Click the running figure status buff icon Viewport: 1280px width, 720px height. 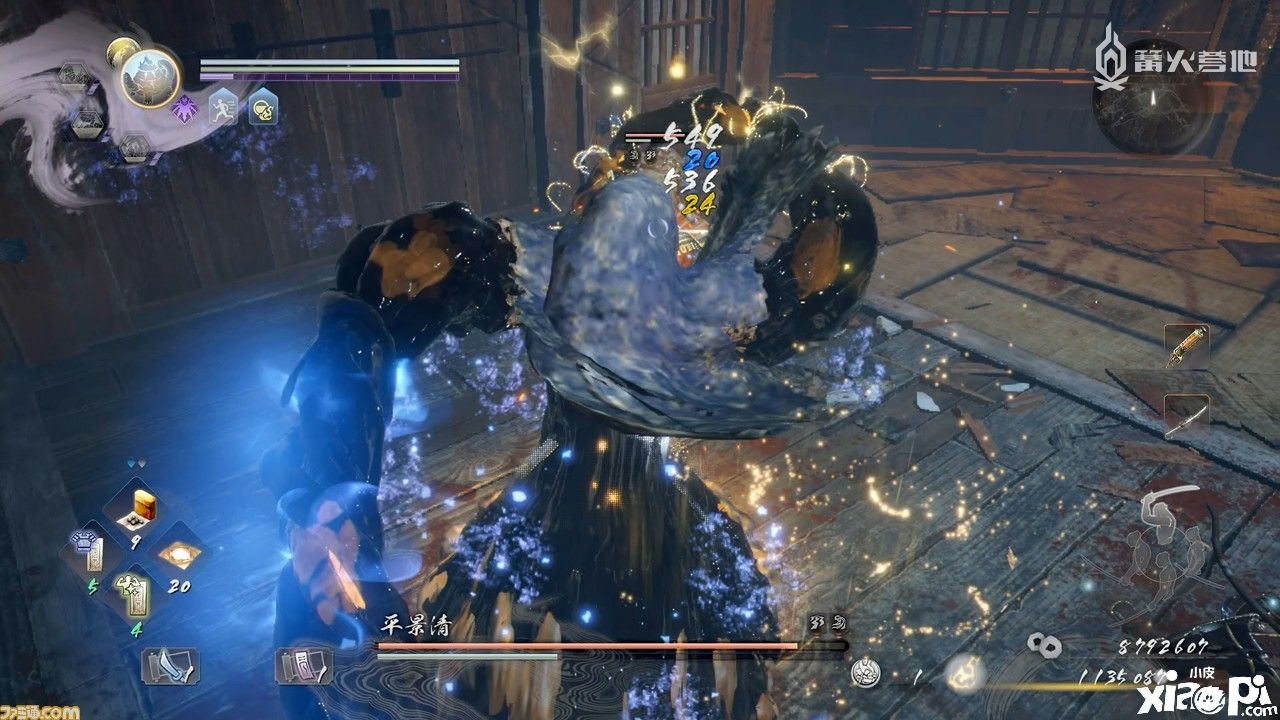[x=223, y=107]
